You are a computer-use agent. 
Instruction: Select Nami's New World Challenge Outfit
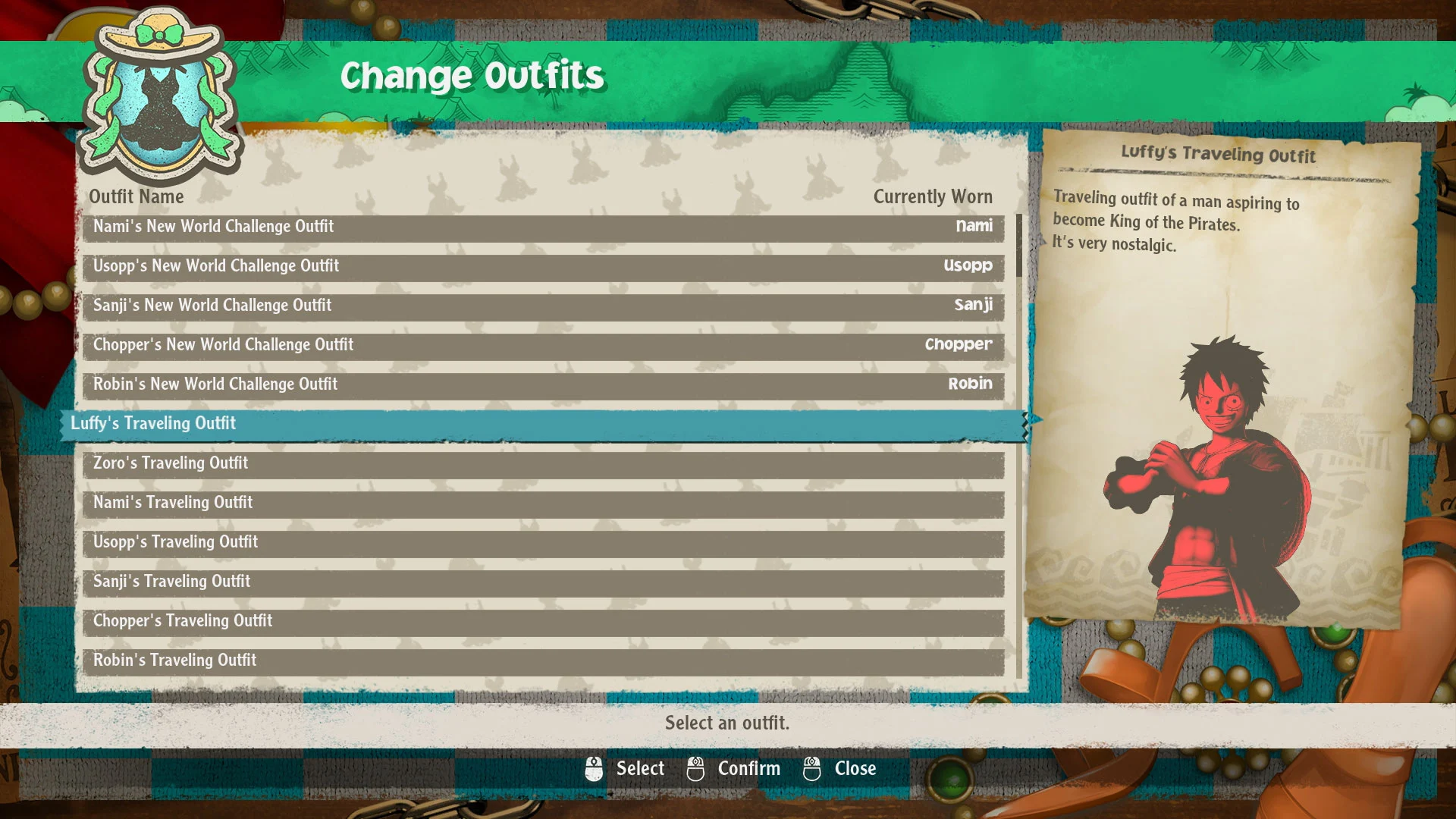pyautogui.click(x=543, y=227)
